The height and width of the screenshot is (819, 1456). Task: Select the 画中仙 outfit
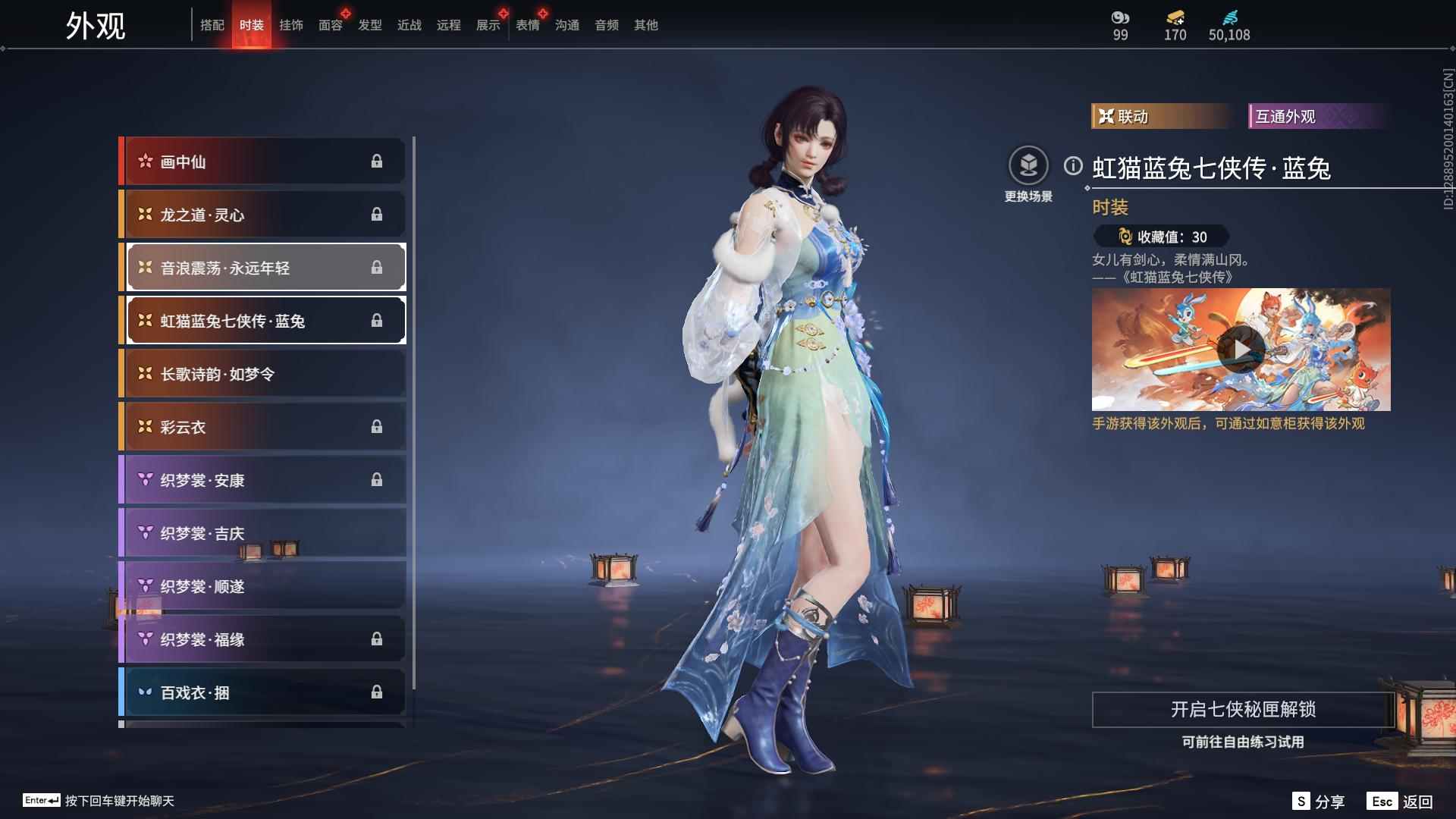[262, 162]
